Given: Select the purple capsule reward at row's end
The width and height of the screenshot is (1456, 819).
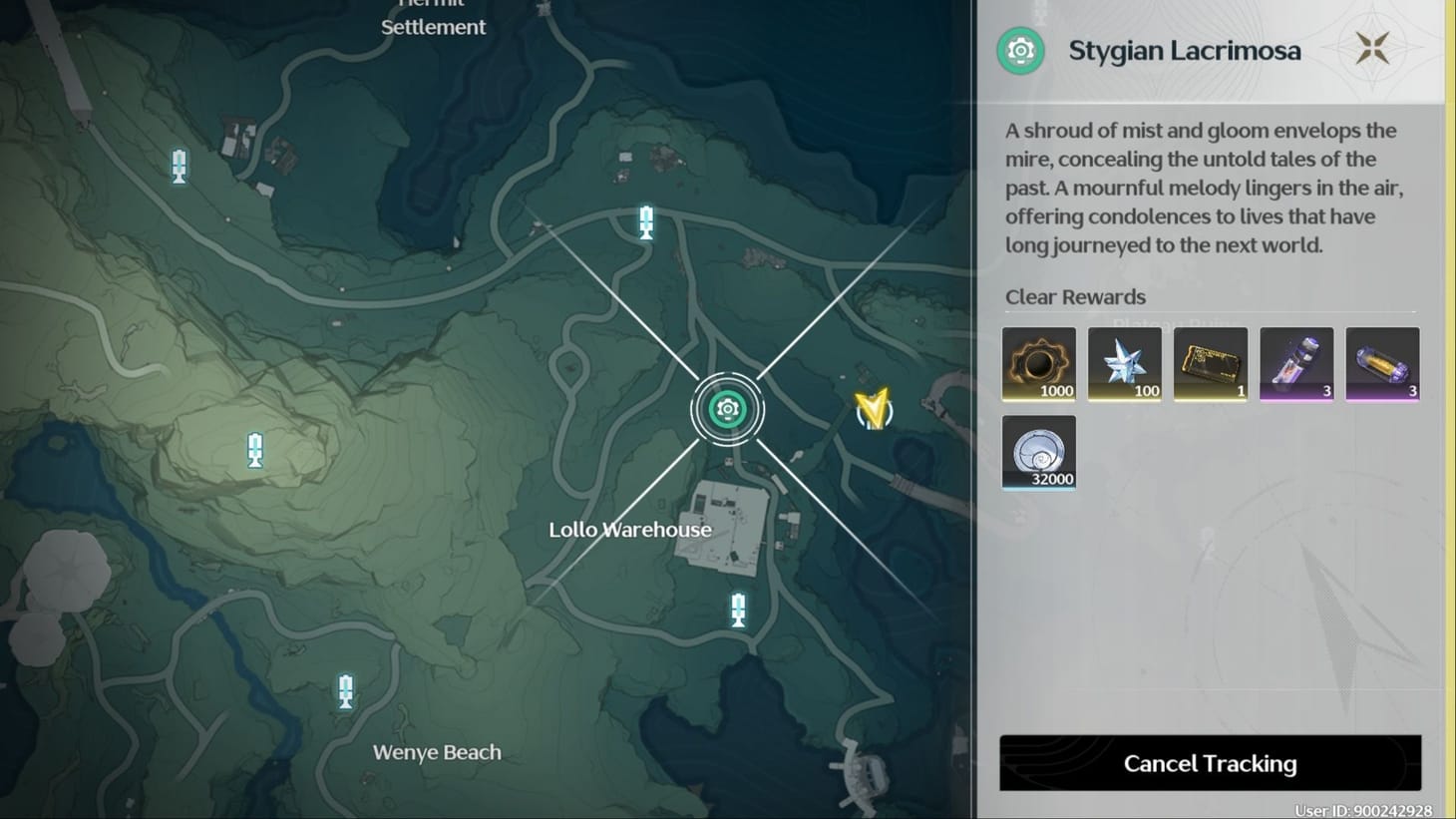Looking at the screenshot, I should click(x=1382, y=363).
